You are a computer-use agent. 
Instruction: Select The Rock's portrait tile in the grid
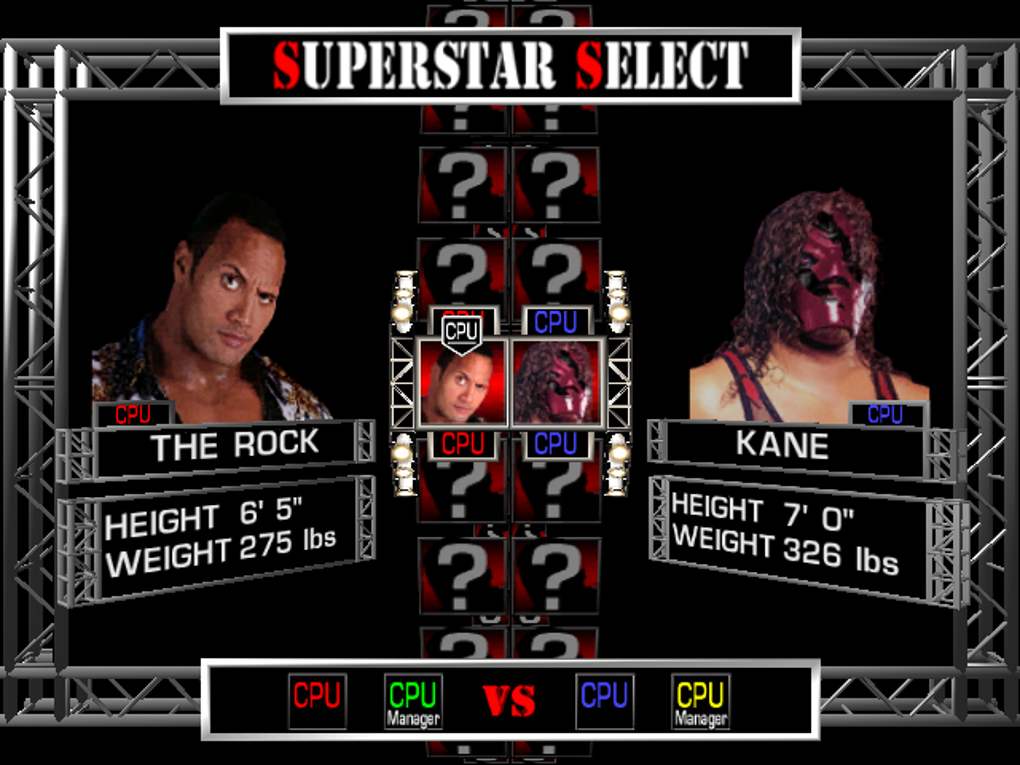[463, 385]
